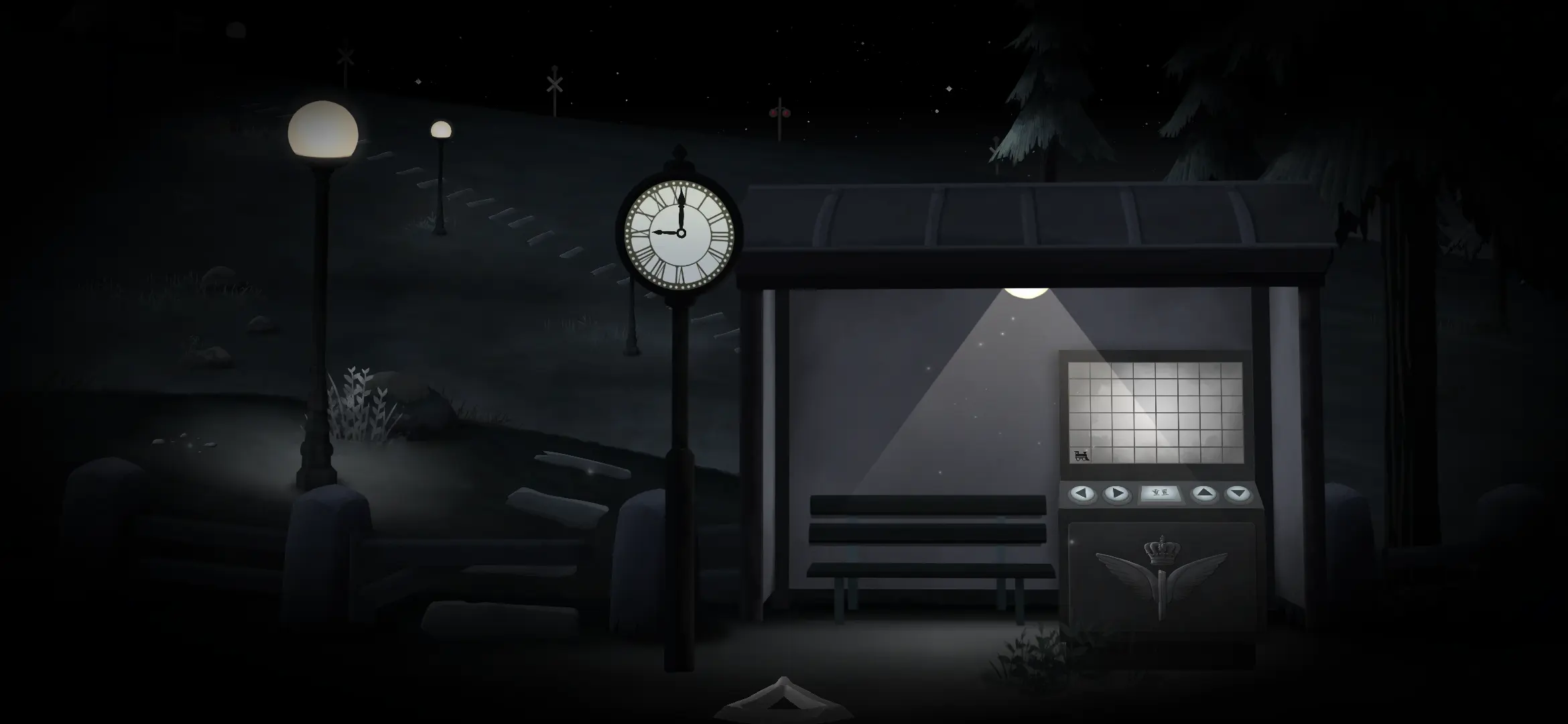Click the up arrow button on the console
Image resolution: width=1568 pixels, height=724 pixels.
pyautogui.click(x=1204, y=494)
